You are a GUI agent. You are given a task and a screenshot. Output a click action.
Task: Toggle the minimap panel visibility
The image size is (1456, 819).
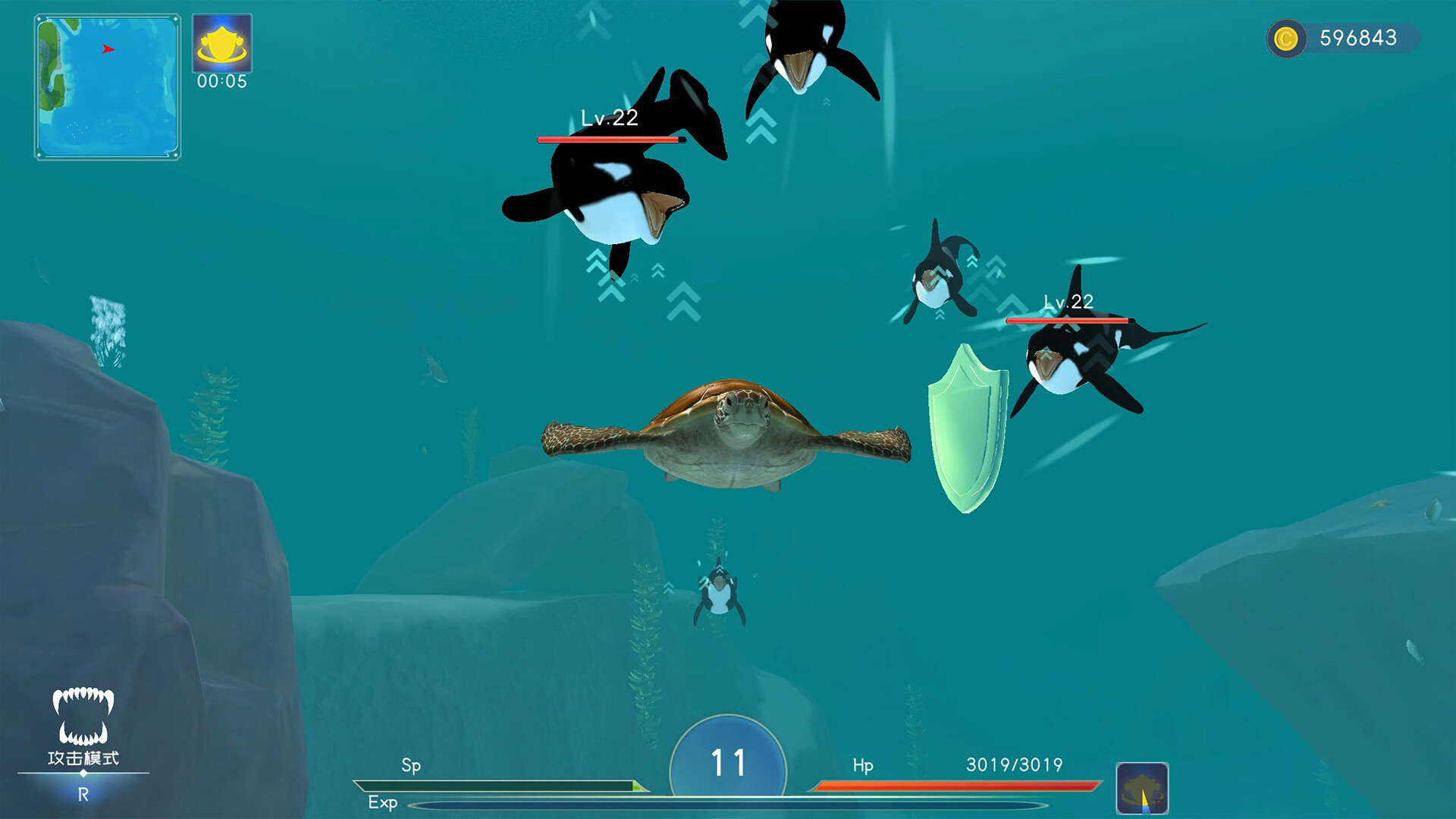107,87
